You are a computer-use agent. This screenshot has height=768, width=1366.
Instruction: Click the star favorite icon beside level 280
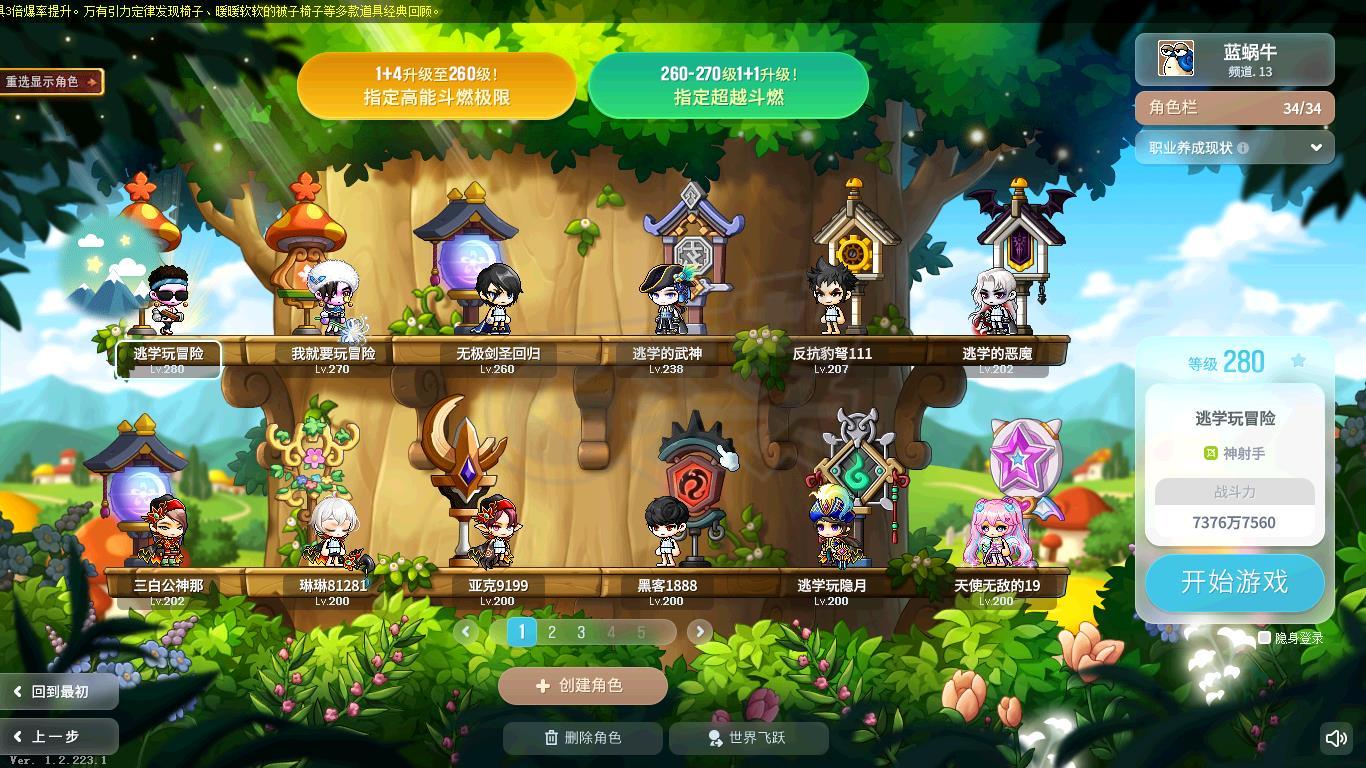coord(1298,361)
